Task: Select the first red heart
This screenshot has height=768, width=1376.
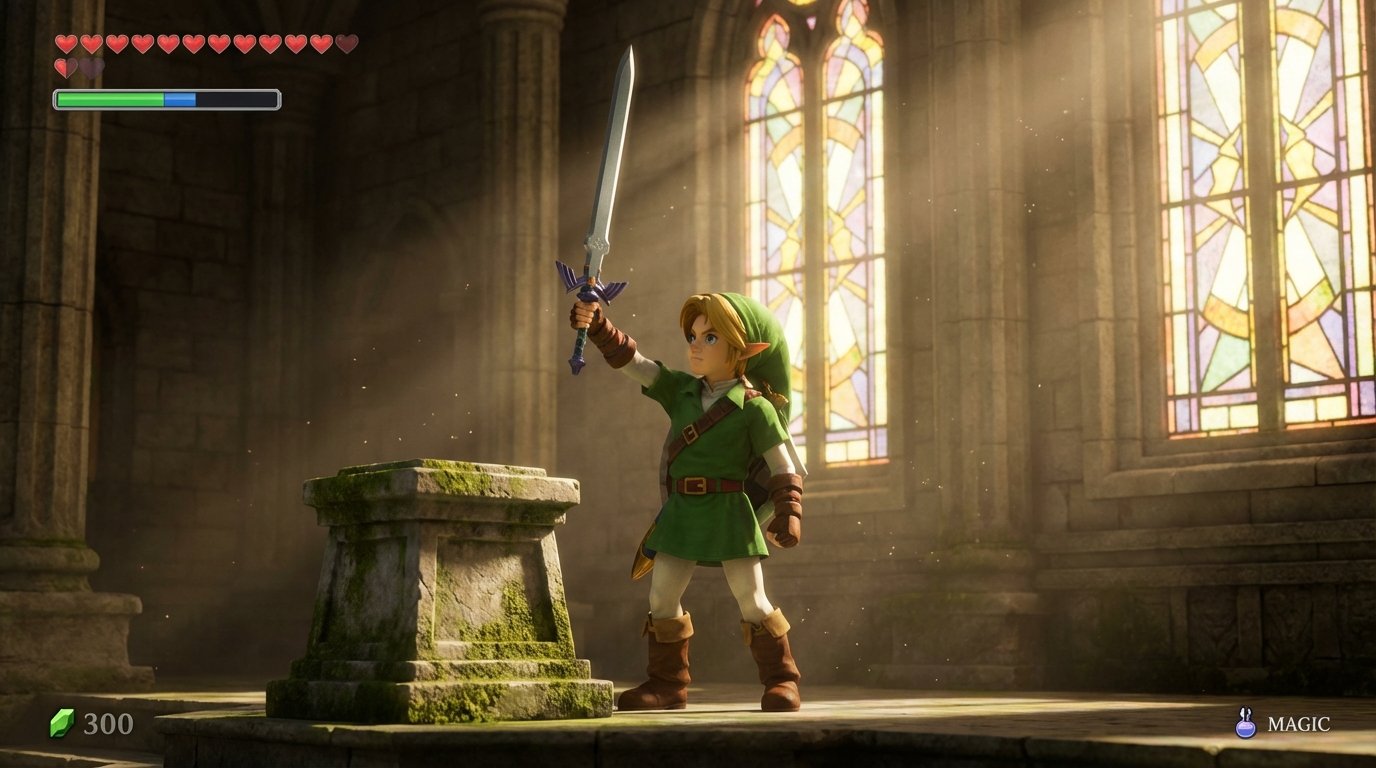Action: 66,43
